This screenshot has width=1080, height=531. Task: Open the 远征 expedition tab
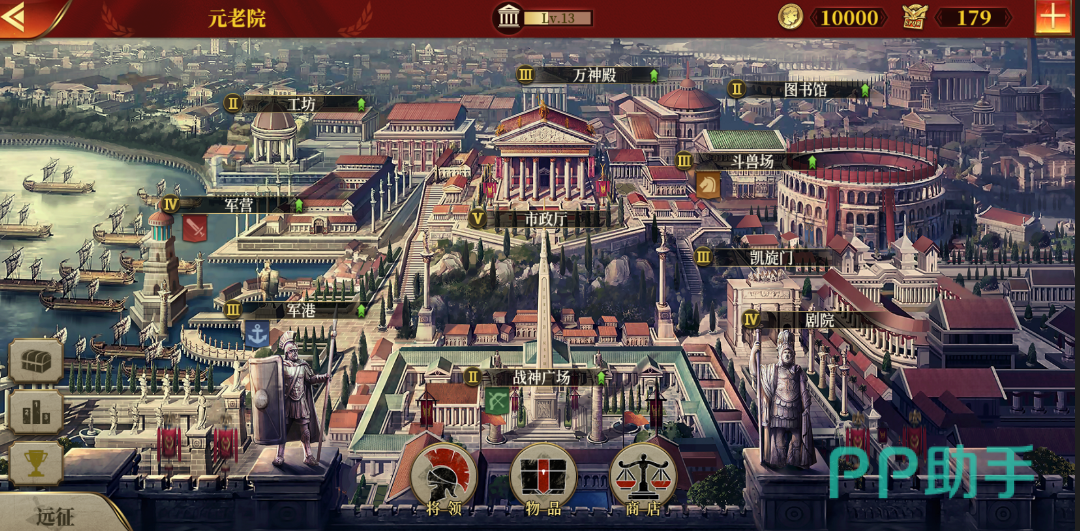(x=55, y=516)
